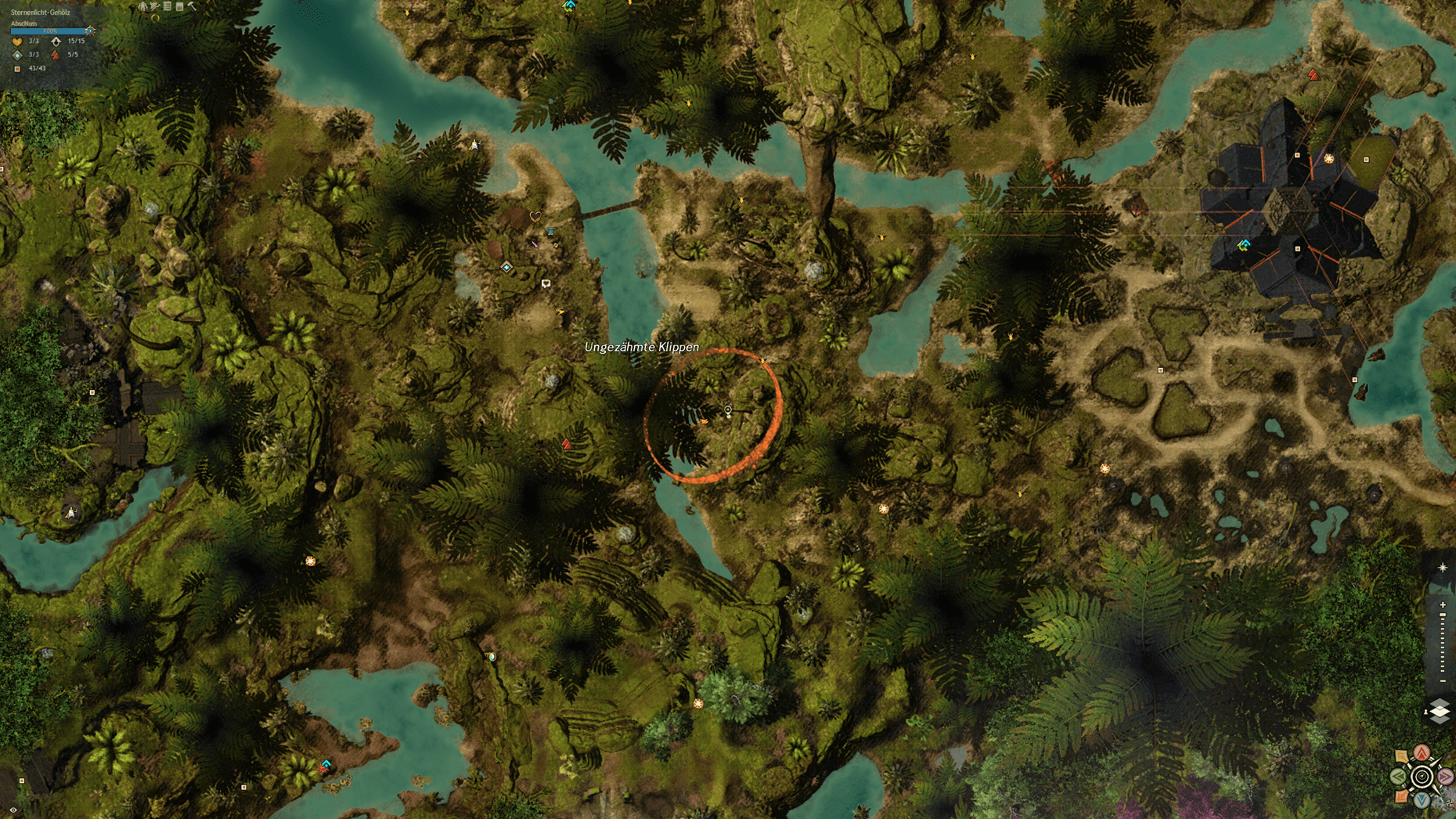This screenshot has width=1456, height=819.
Task: Click the compass star icon above zoom
Action: [x=1443, y=568]
